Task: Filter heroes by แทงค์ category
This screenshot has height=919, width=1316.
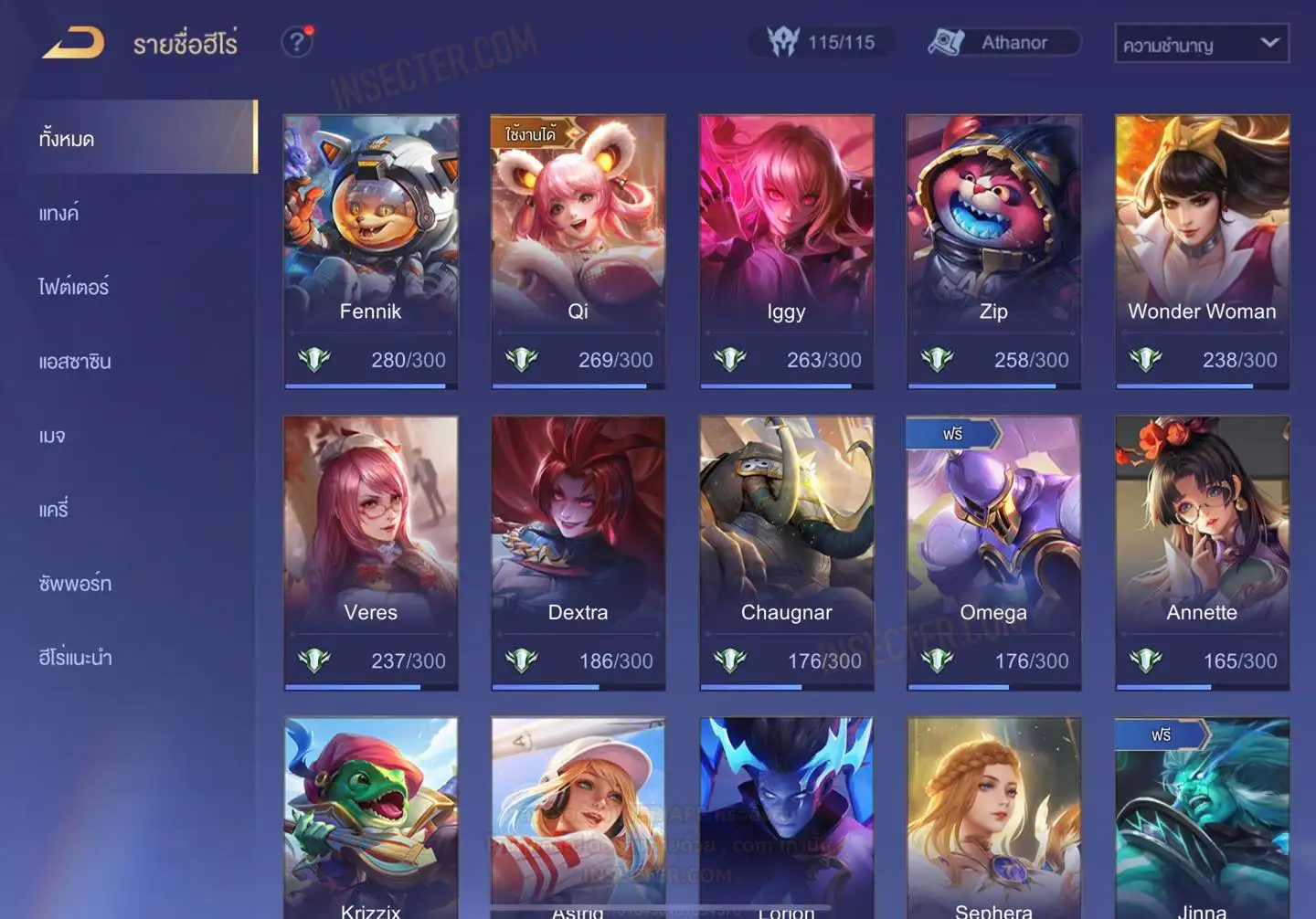Action: coord(59,213)
